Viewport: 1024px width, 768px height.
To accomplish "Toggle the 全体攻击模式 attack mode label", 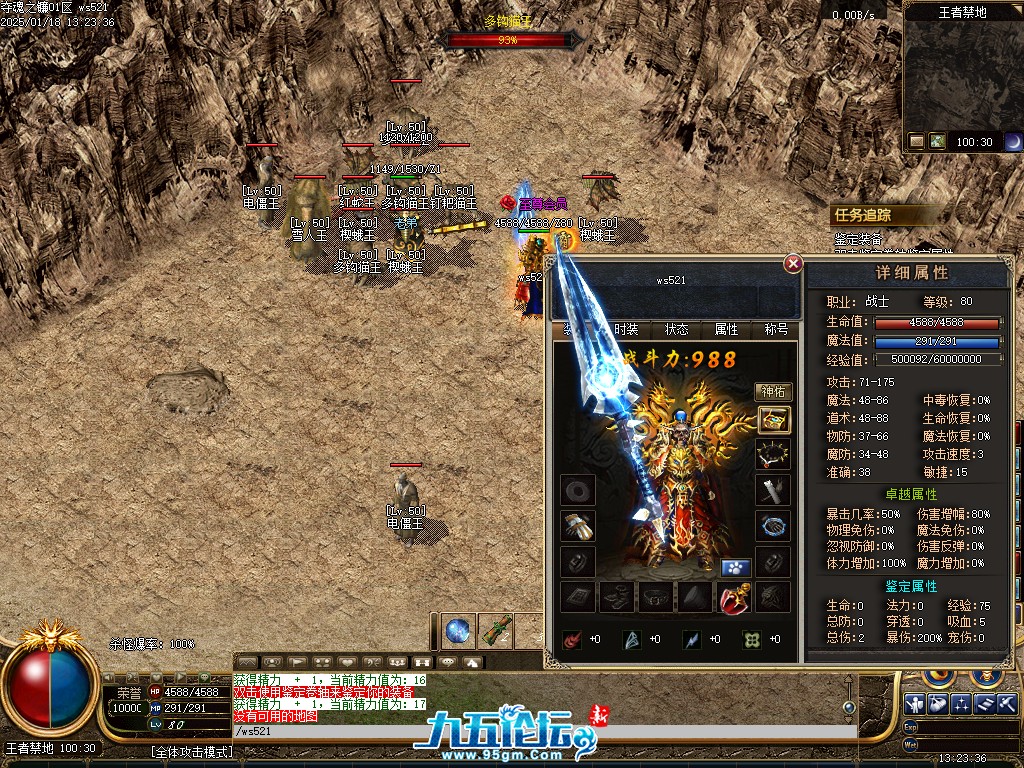I will pyautogui.click(x=192, y=751).
